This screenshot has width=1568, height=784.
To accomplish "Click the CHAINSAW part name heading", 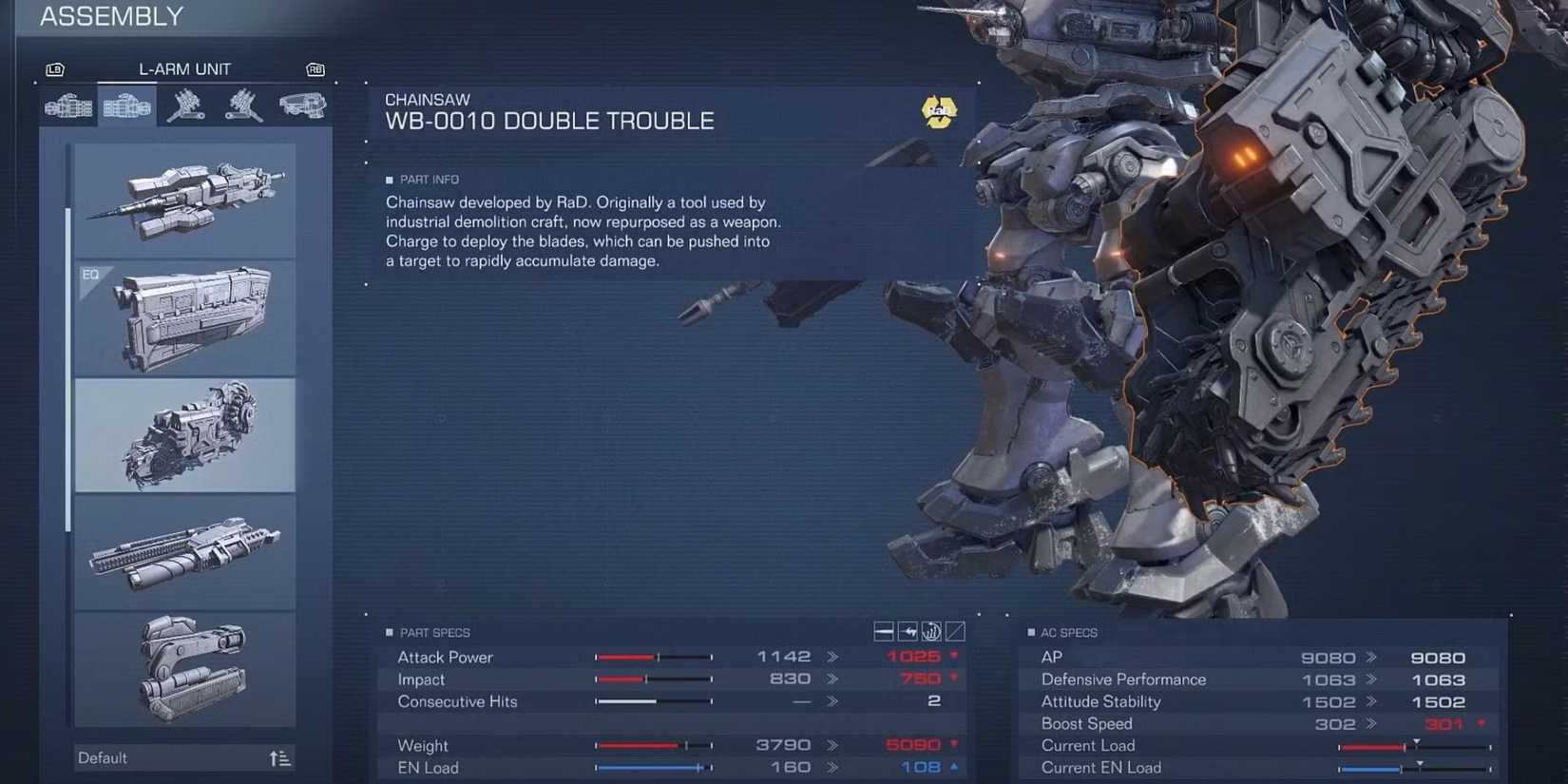I will pyautogui.click(x=428, y=99).
